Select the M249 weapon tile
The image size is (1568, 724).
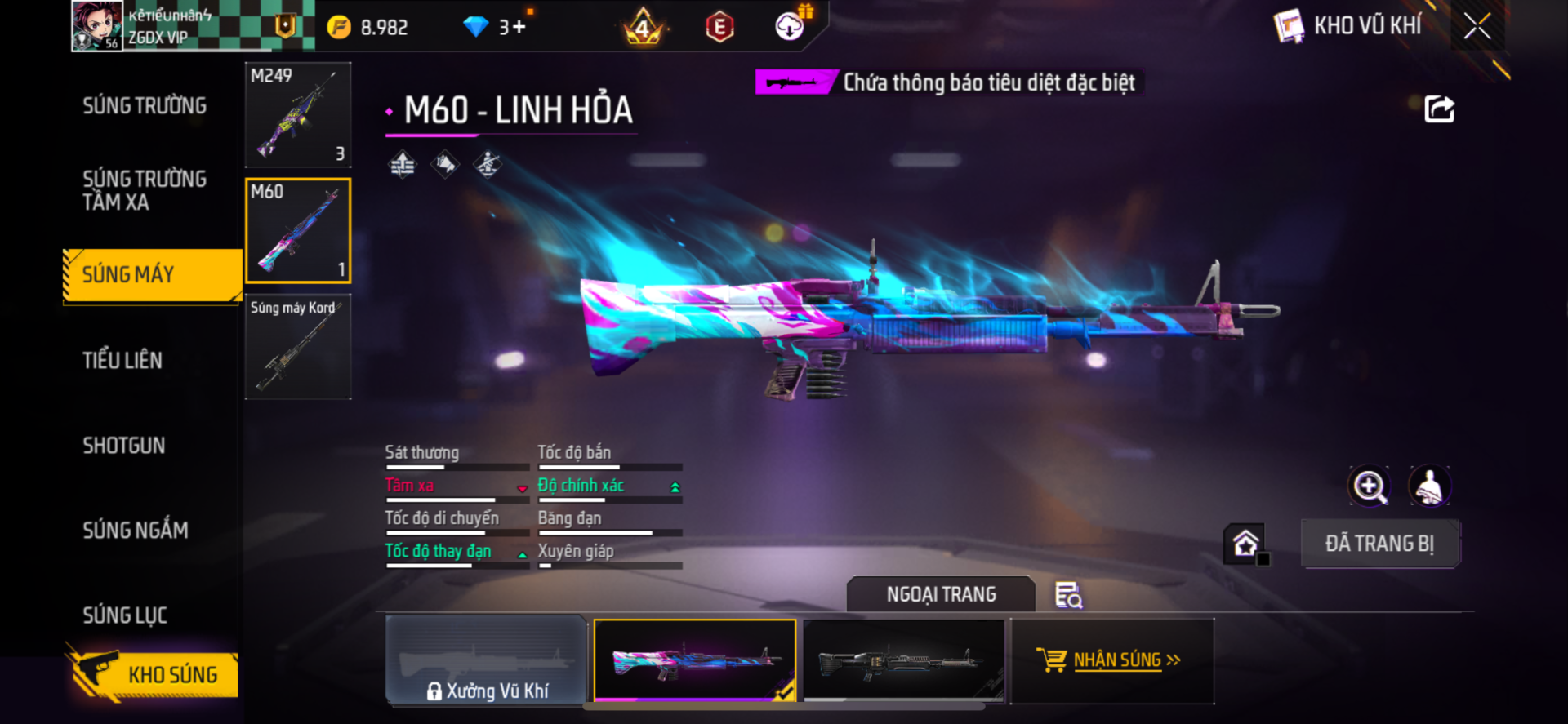coord(298,115)
